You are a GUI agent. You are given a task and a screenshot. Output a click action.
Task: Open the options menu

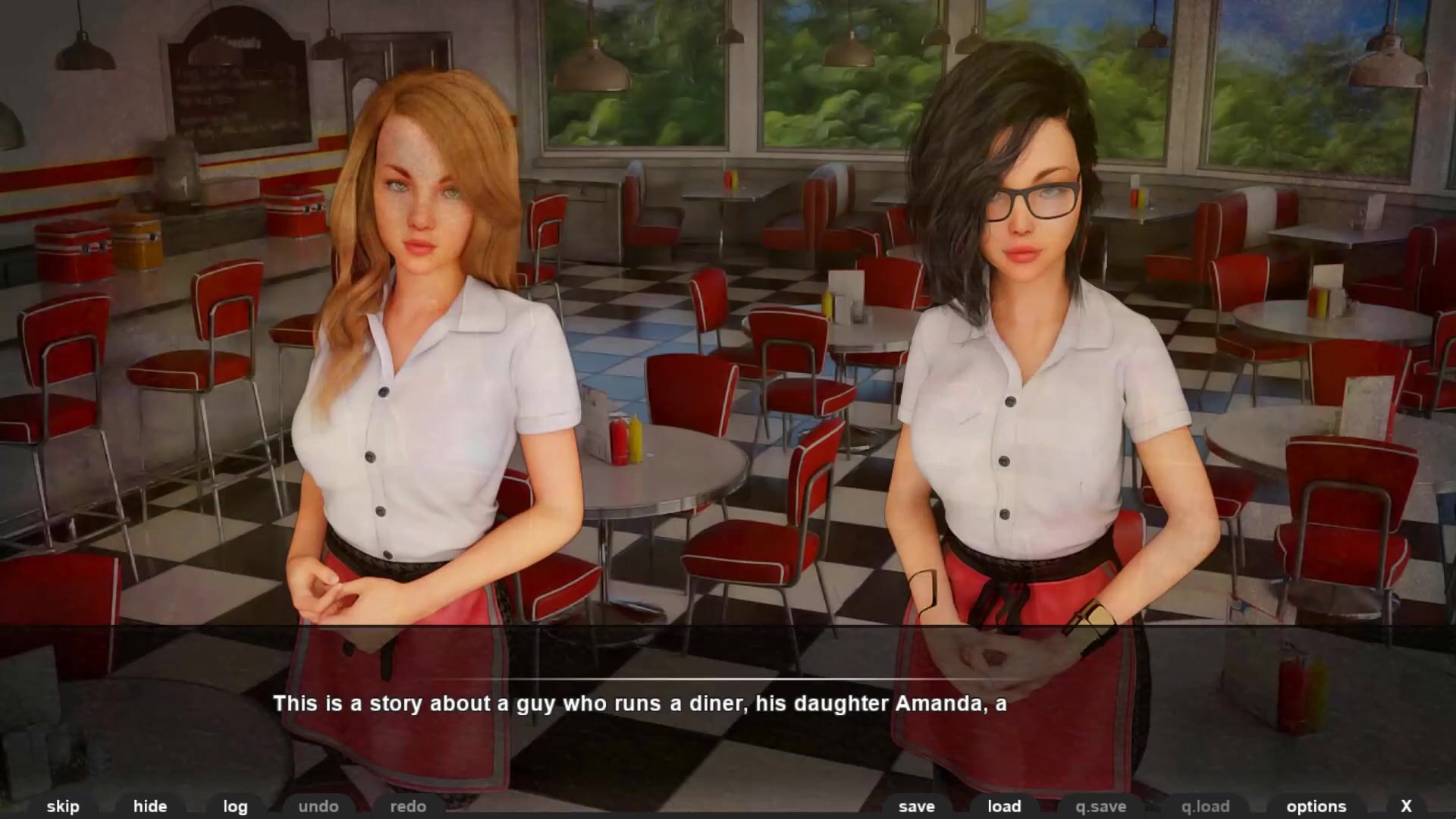[1316, 806]
